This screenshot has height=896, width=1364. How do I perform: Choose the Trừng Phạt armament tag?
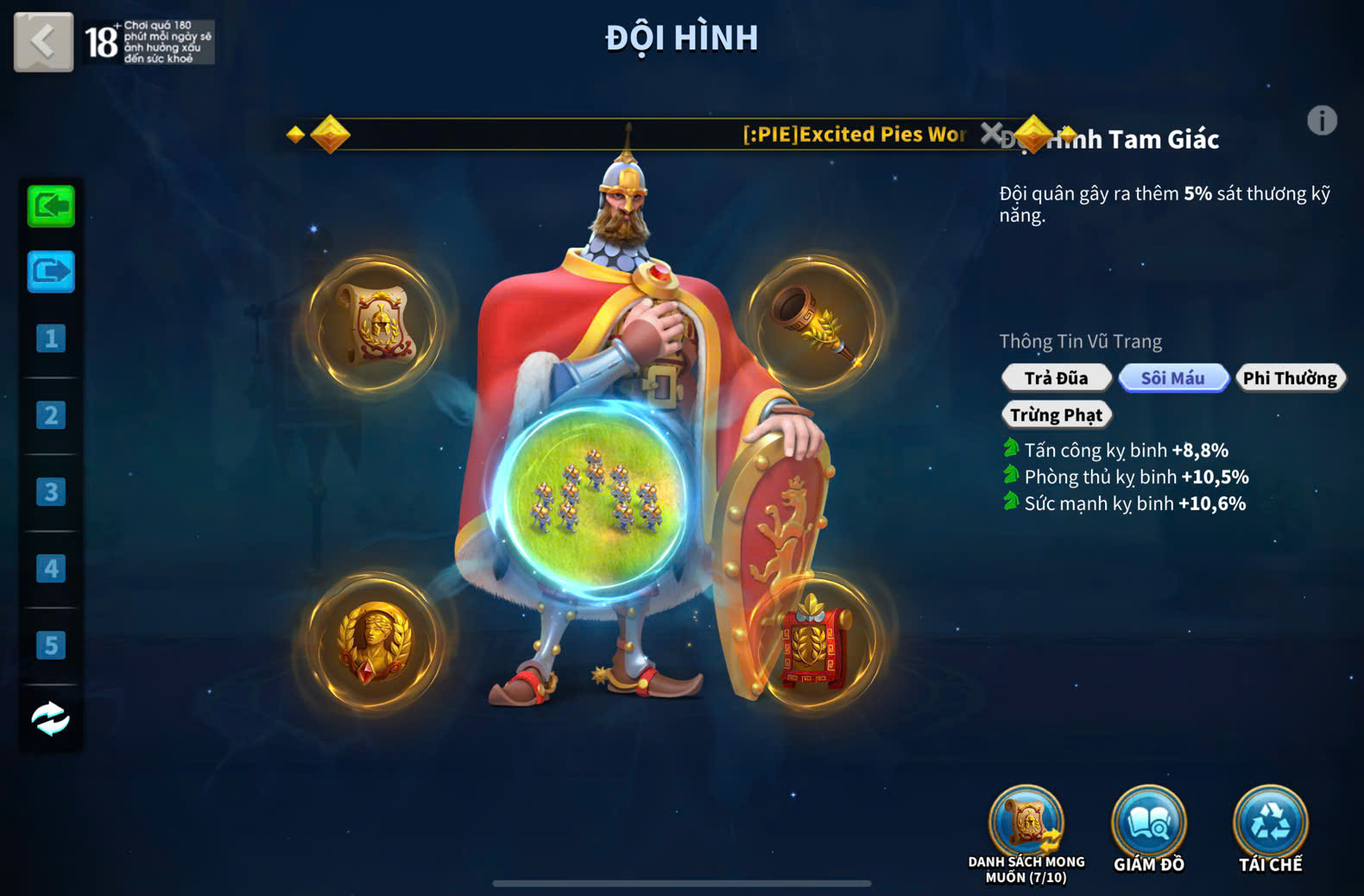1056,415
